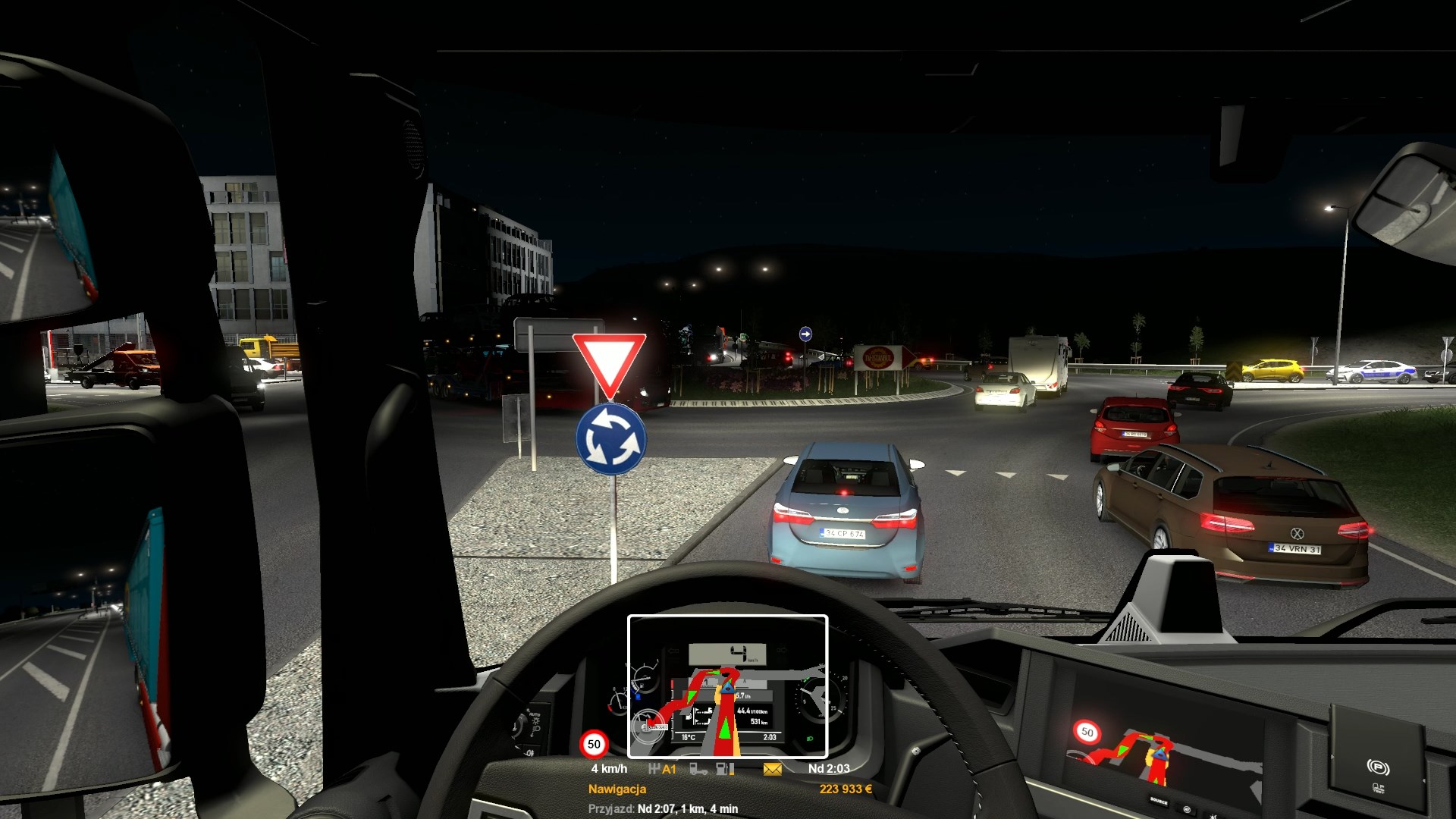This screenshot has height=819, width=1456.
Task: Click the A1 gearbox indicator
Action: click(x=662, y=769)
